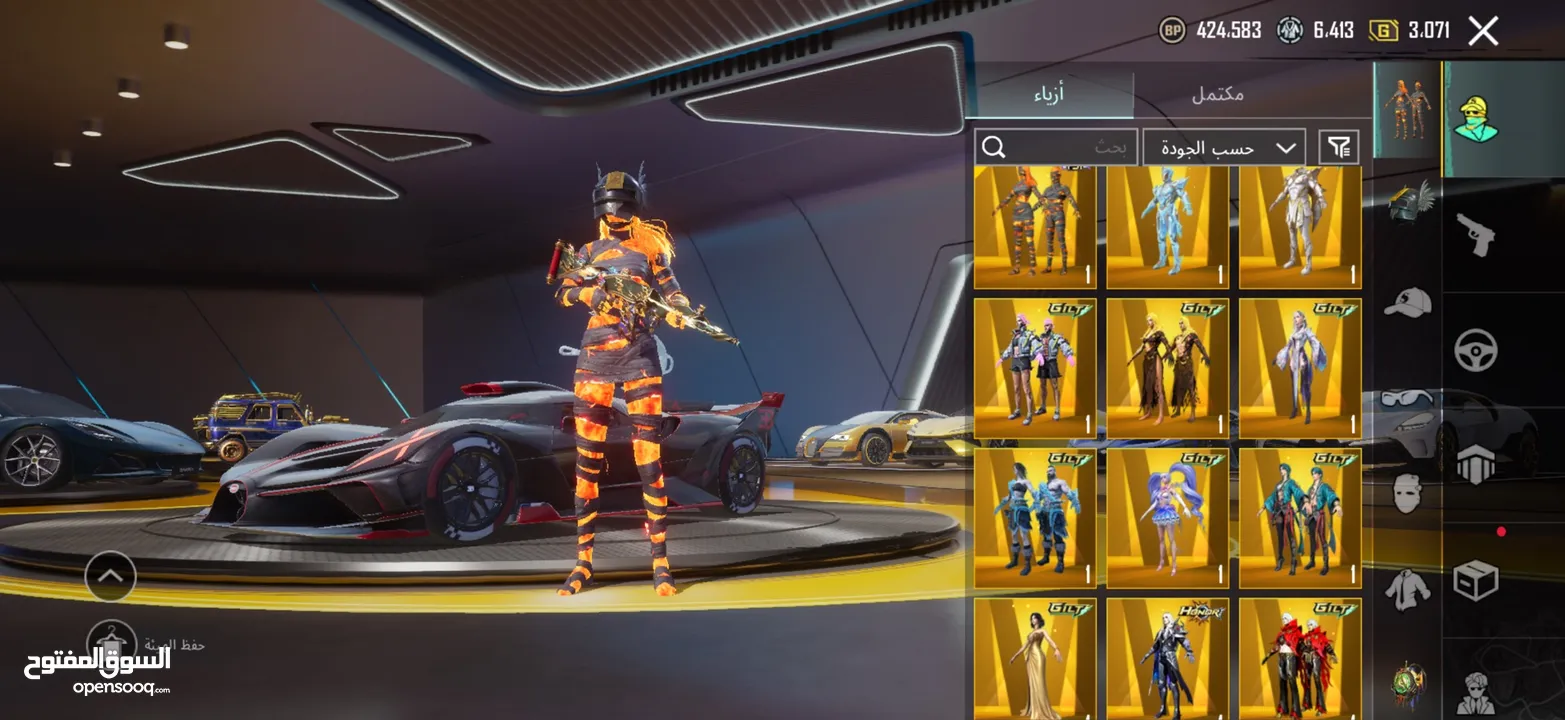Open the pistol weapon skins section
The image size is (1565, 720).
click(x=1475, y=234)
